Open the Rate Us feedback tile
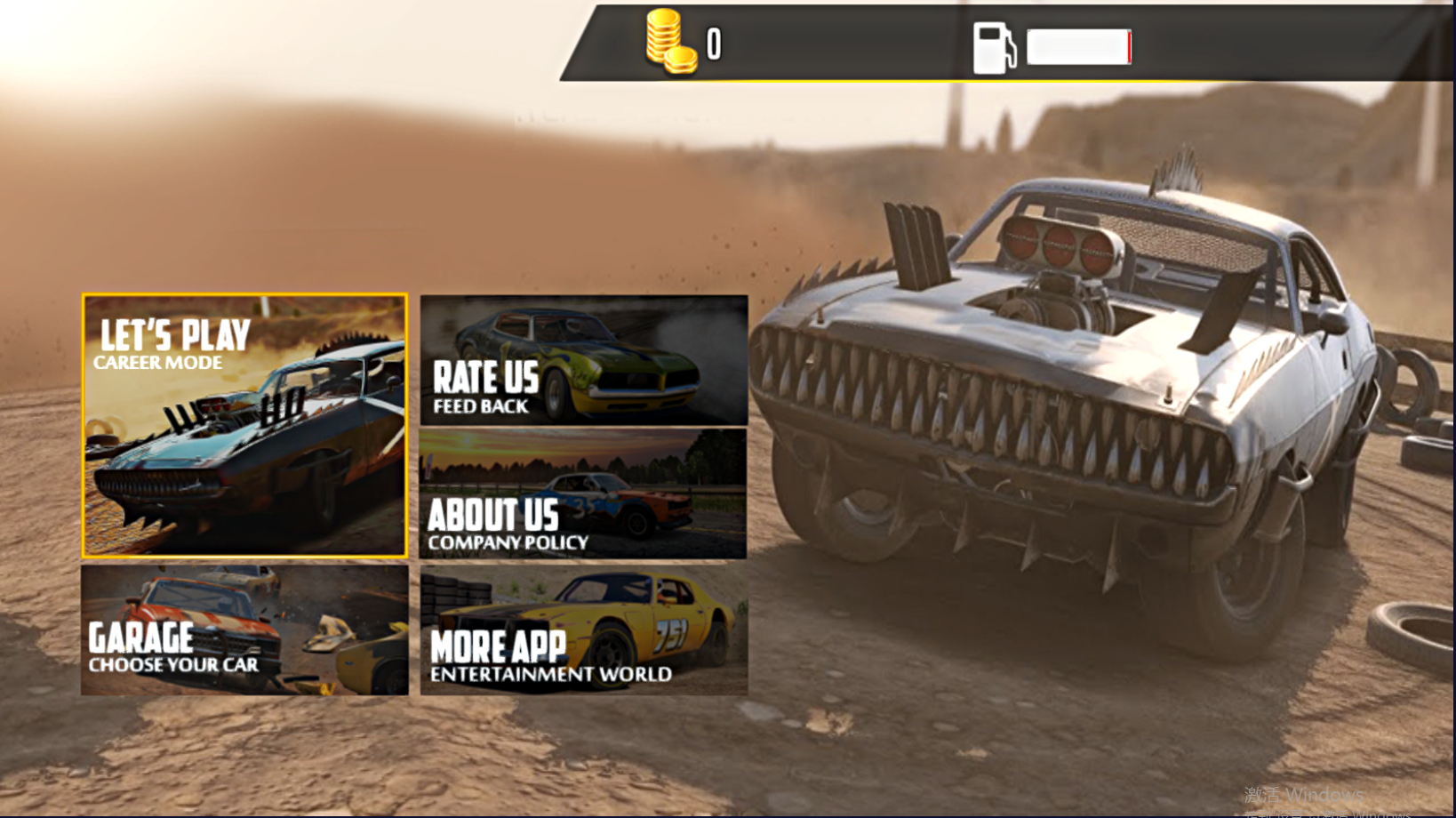The height and width of the screenshot is (818, 1456). click(x=583, y=360)
